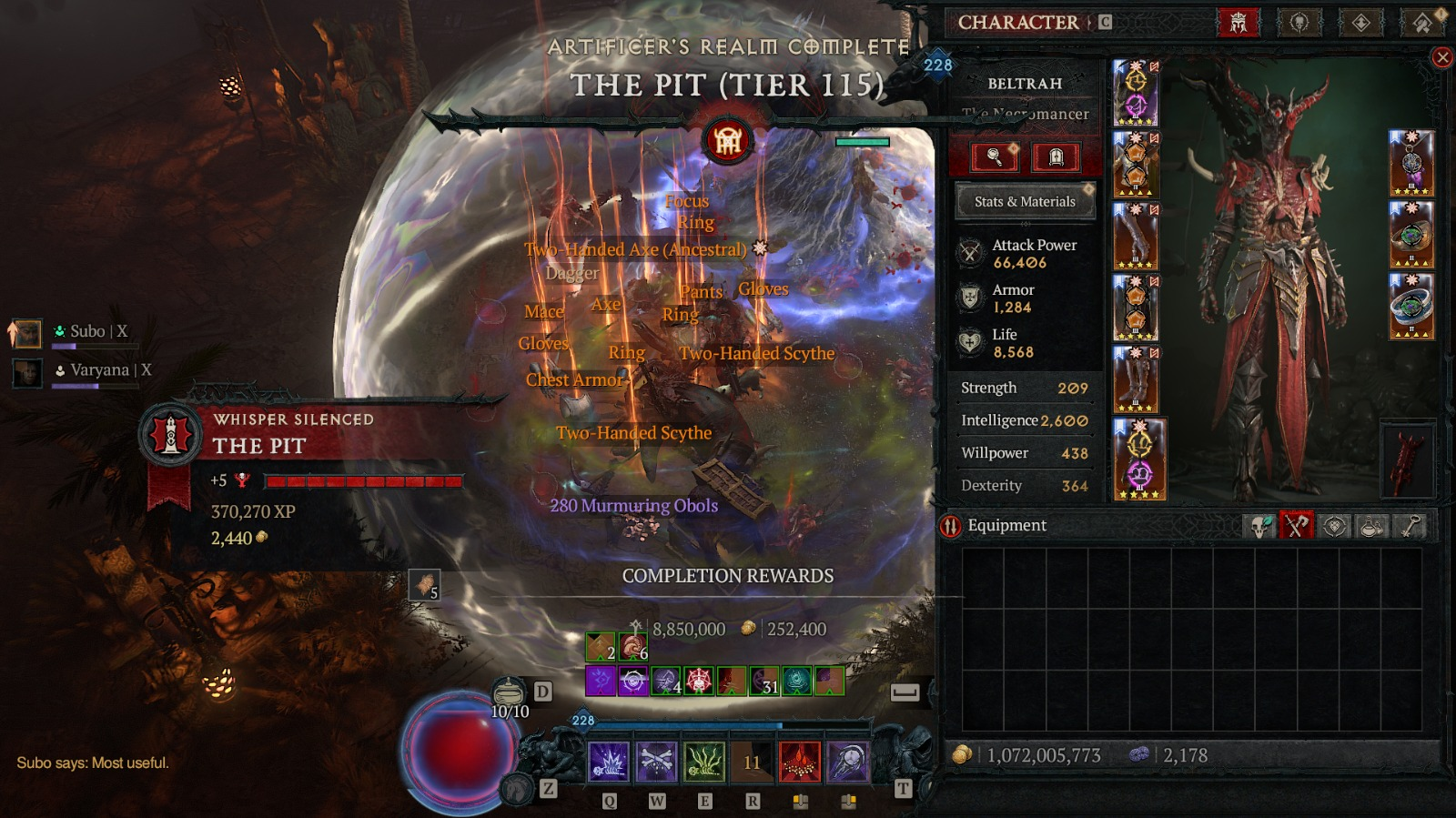The width and height of the screenshot is (1456, 818).
Task: Open the heart socketables inventory tab
Action: point(1335,526)
